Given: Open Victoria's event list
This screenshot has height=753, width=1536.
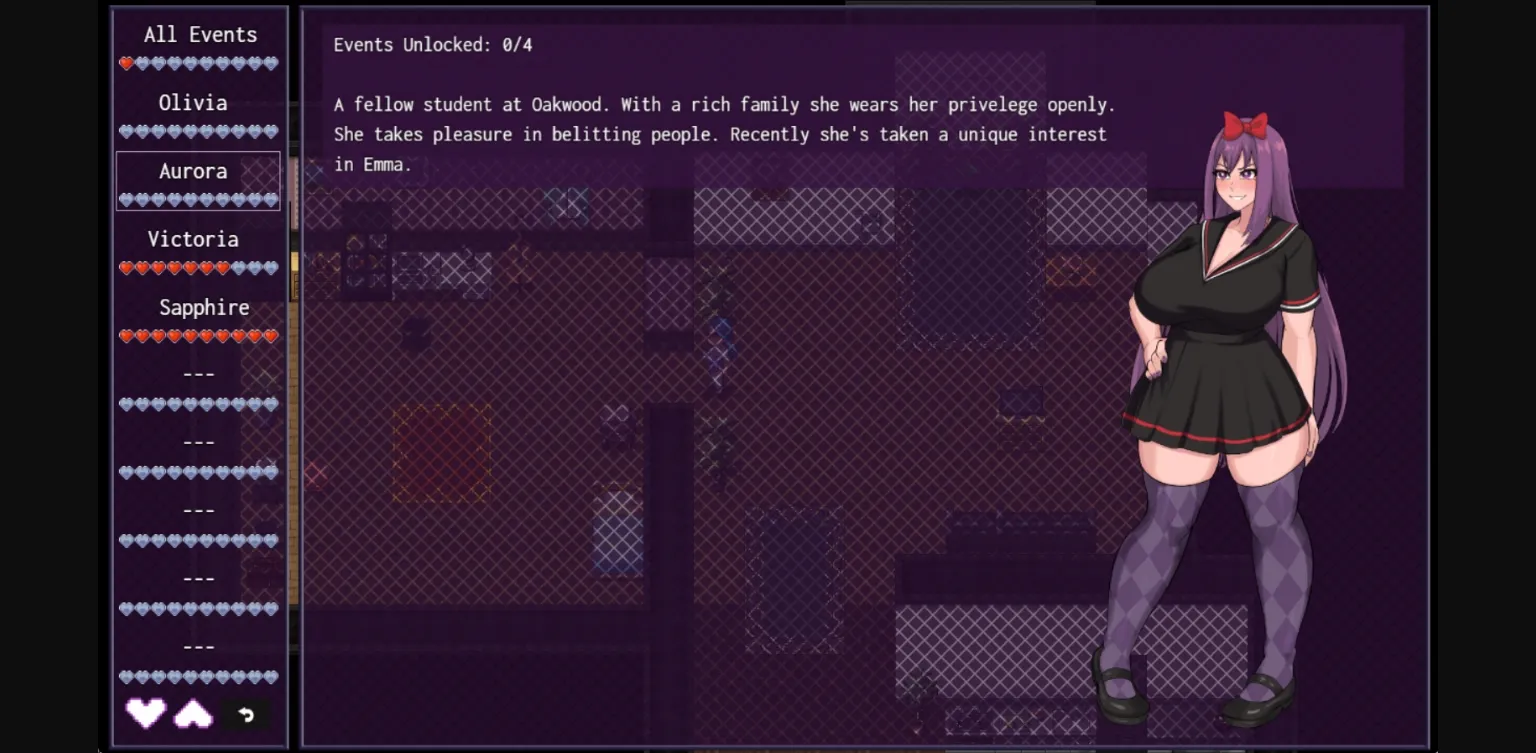Looking at the screenshot, I should [x=193, y=239].
